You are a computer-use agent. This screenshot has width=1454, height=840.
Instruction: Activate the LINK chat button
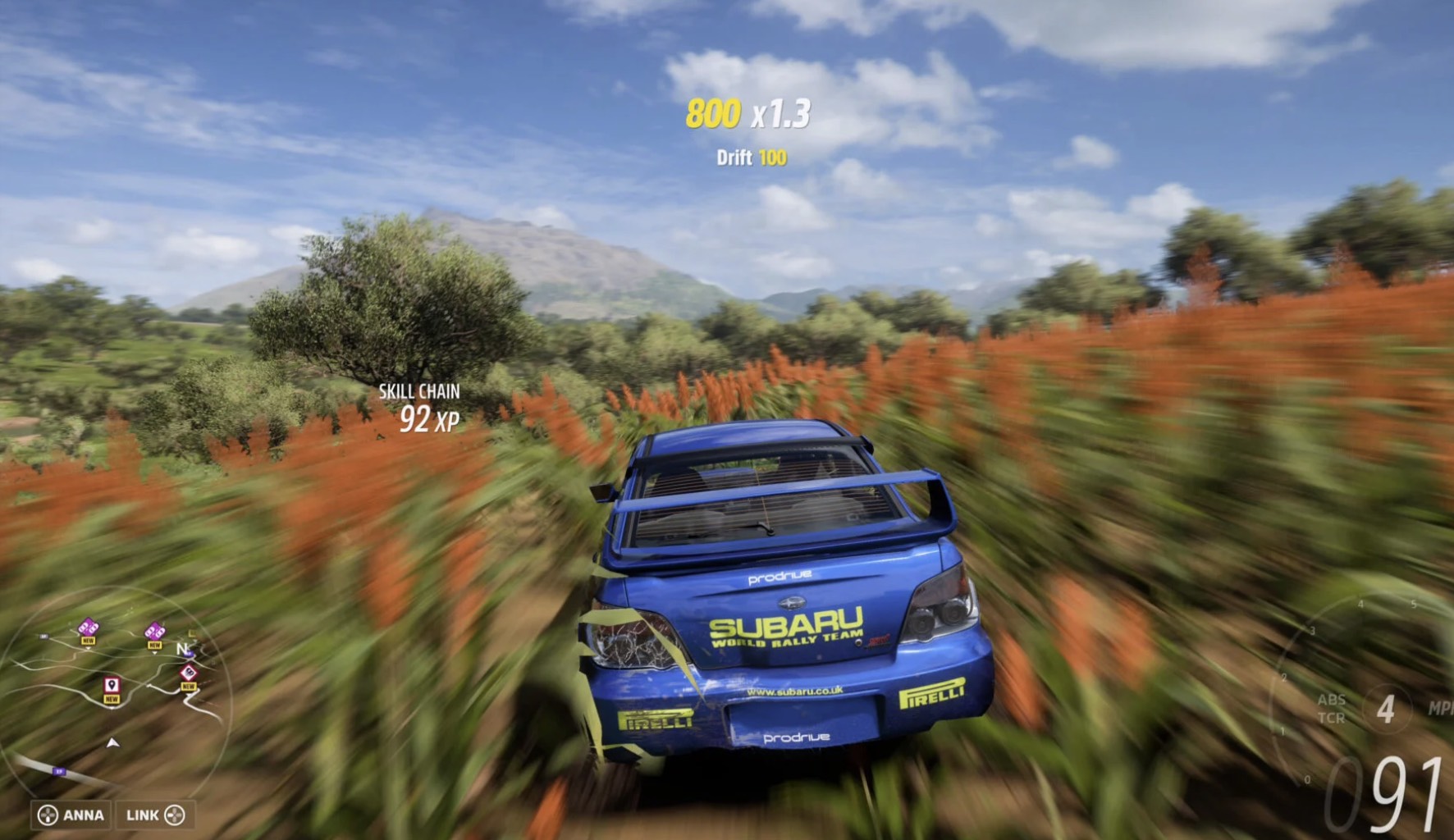click(x=155, y=815)
